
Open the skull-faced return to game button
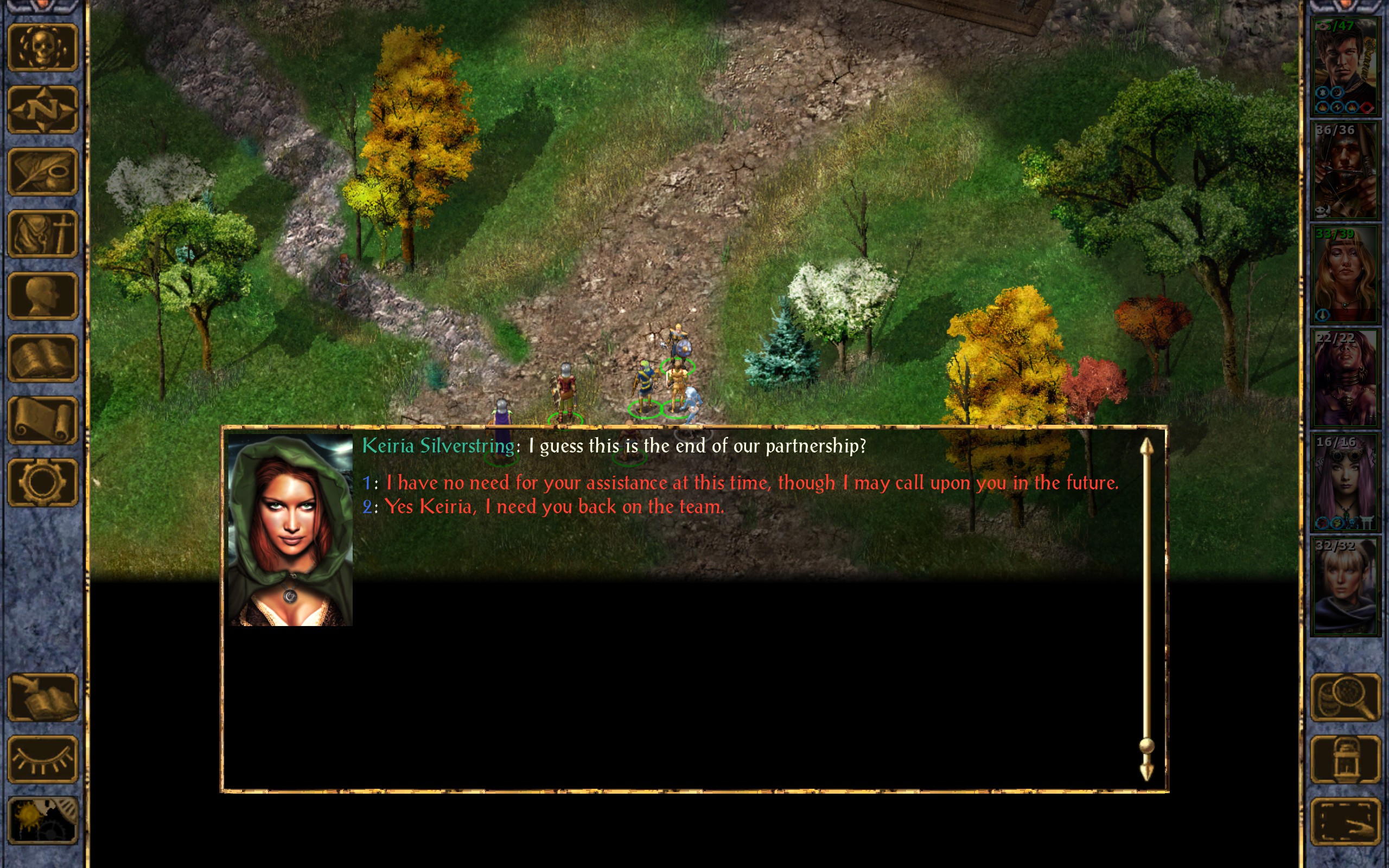tap(42, 47)
